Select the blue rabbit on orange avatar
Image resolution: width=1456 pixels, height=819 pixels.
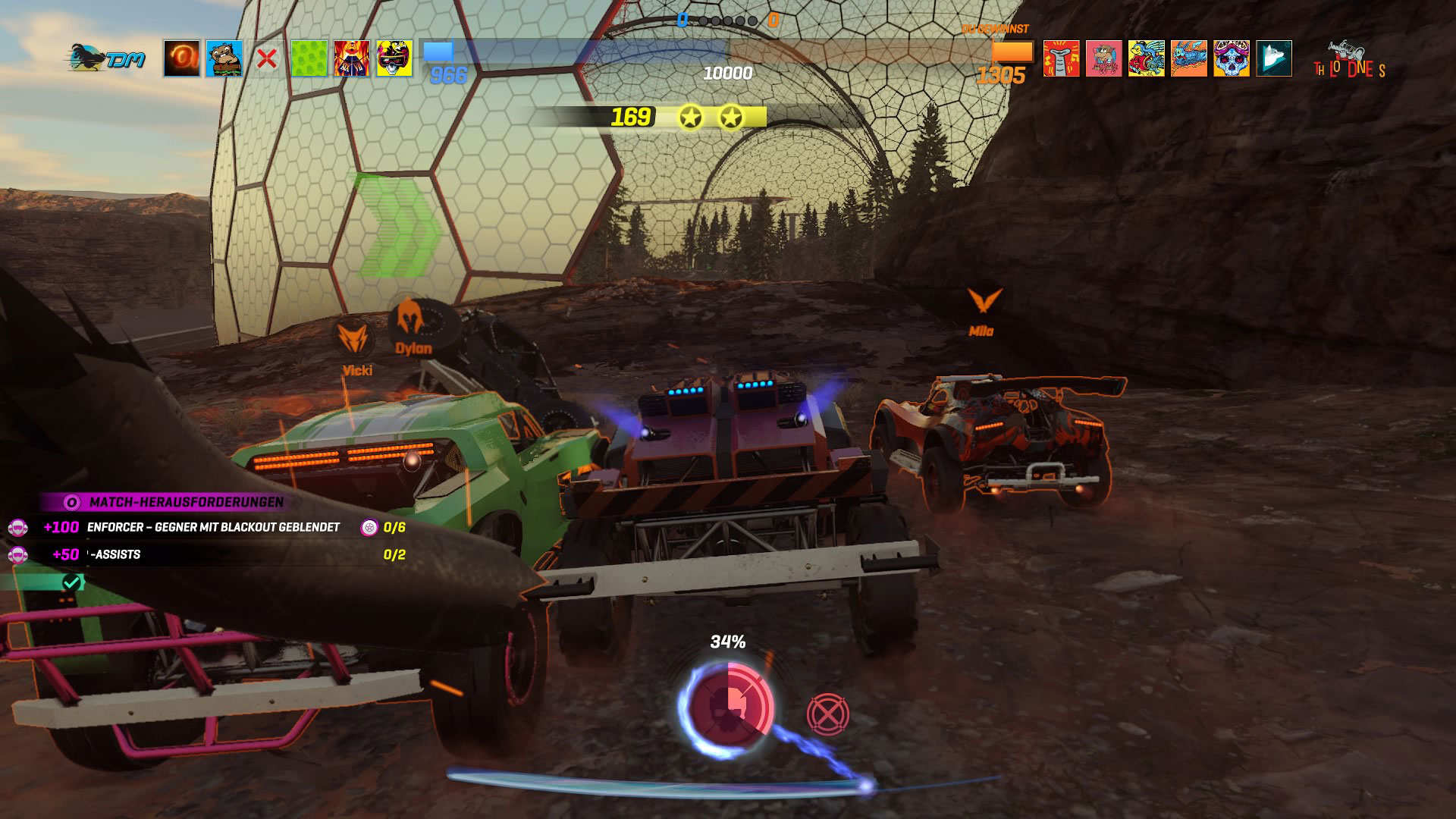click(x=1189, y=58)
